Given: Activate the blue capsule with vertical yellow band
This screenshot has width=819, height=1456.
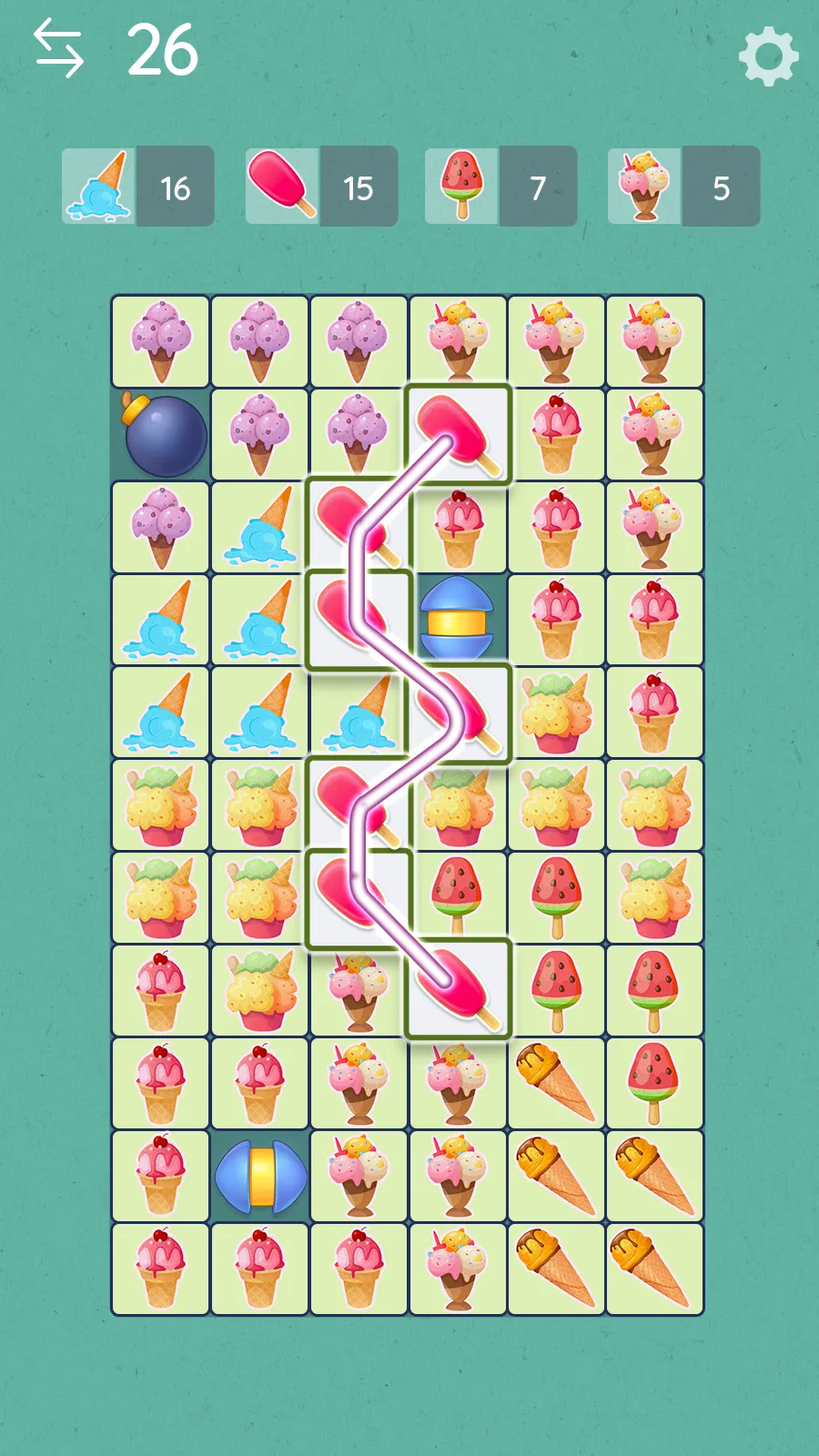Looking at the screenshot, I should pos(260,1176).
